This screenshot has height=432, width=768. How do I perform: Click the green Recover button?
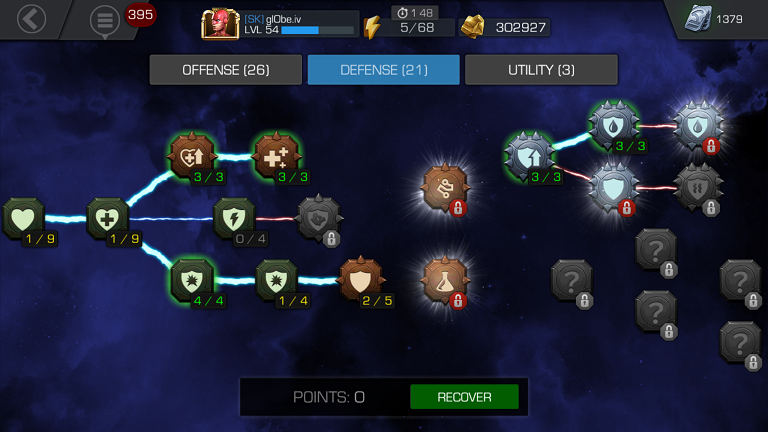pos(464,397)
